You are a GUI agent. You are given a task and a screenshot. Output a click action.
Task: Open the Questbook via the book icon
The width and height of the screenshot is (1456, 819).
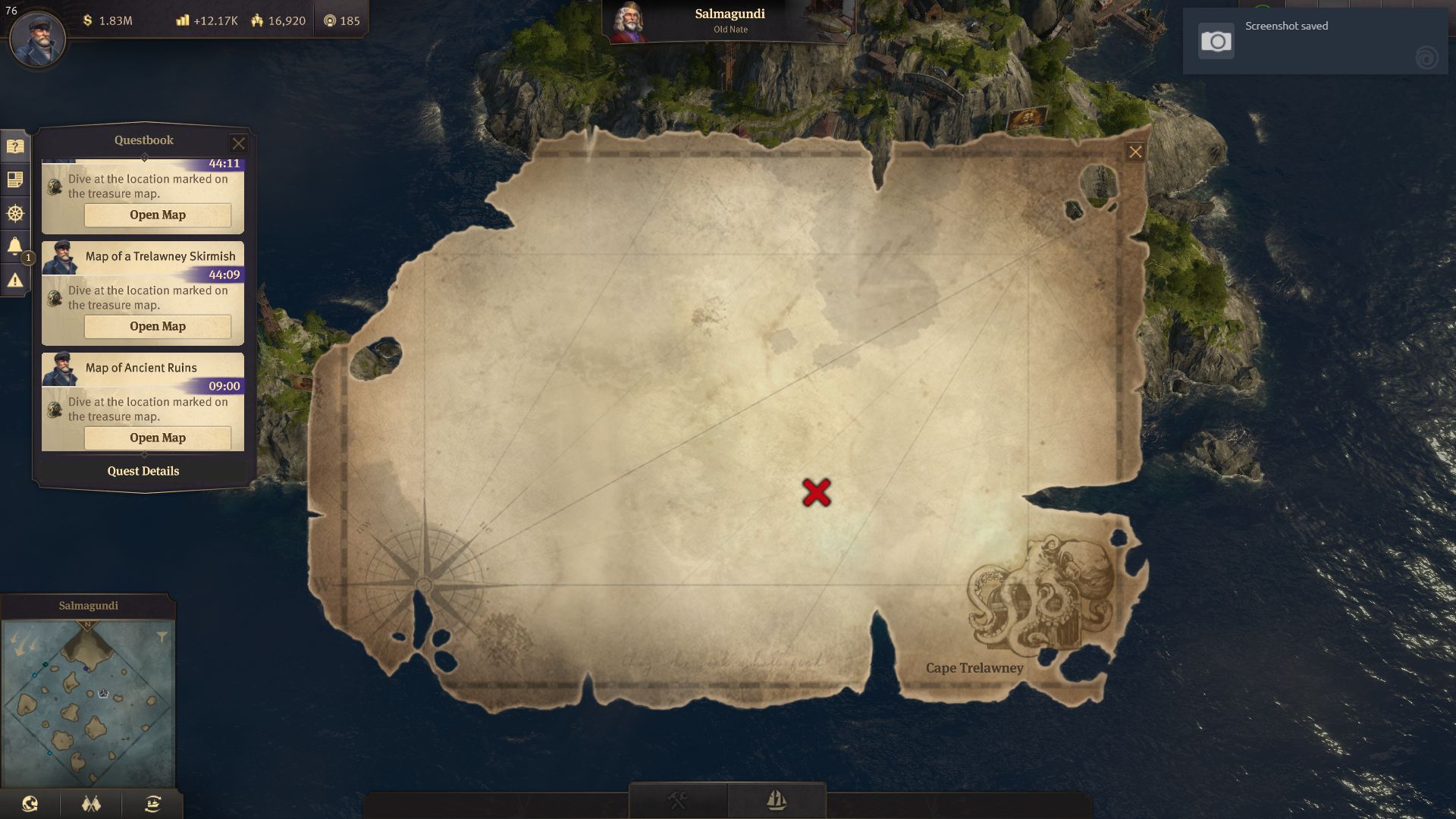(14, 146)
